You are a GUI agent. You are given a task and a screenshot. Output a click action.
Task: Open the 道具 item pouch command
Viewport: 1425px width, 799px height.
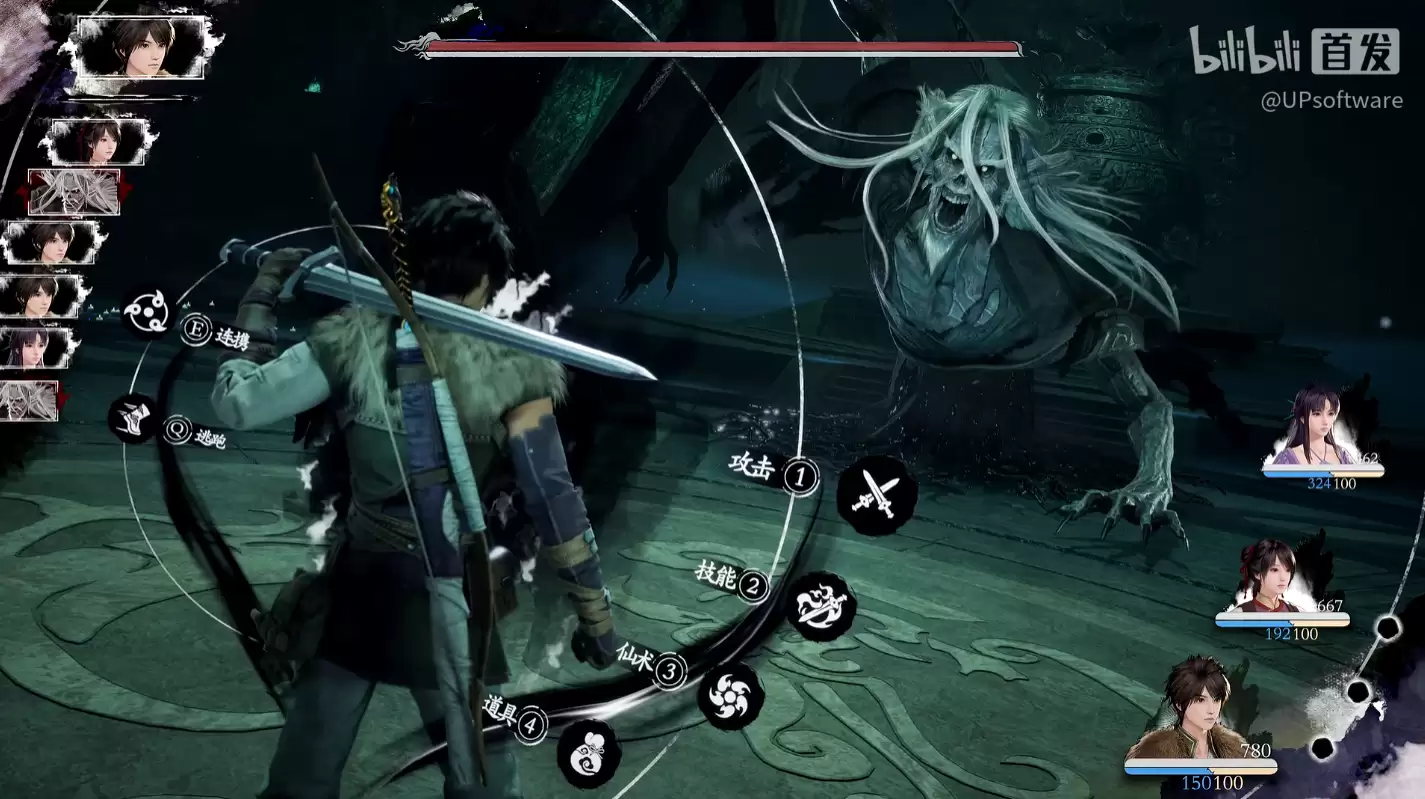point(589,752)
